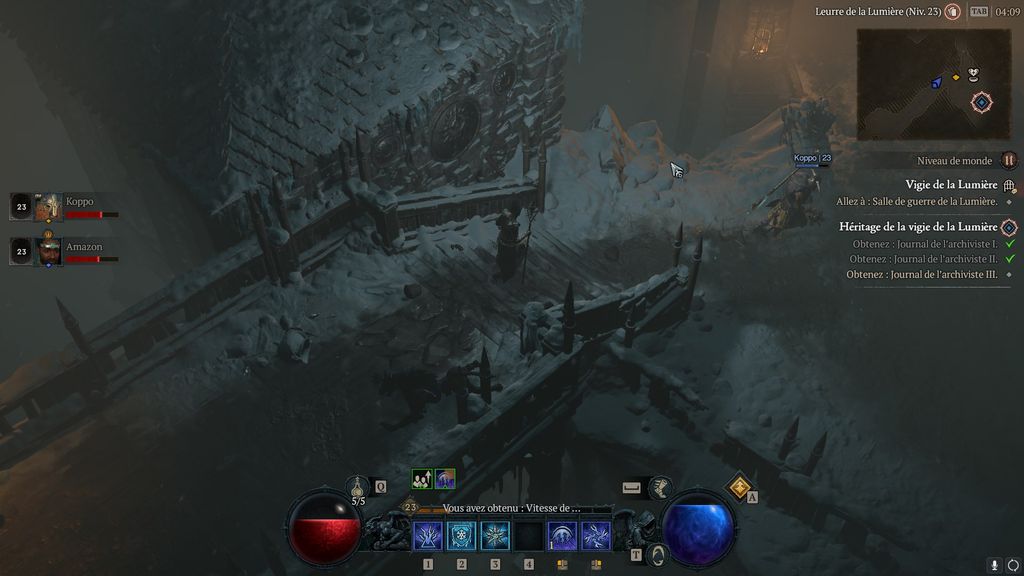Open the Niveau de monde icon
This screenshot has width=1024, height=576.
1009,160
